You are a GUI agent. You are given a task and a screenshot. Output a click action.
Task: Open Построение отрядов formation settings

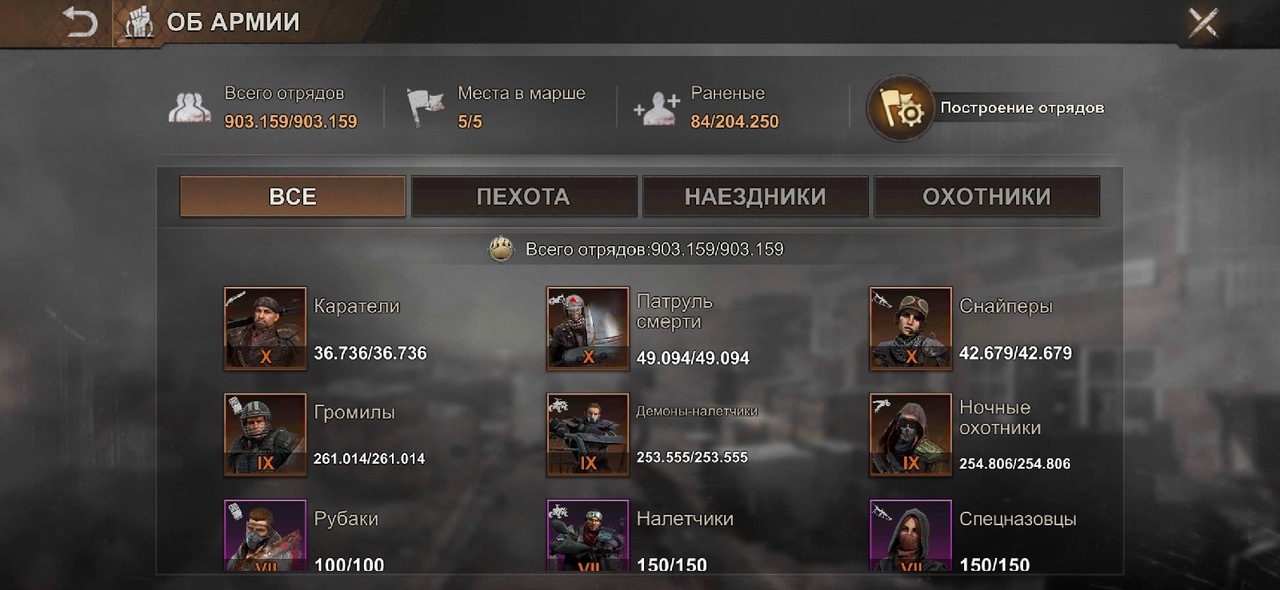coord(902,108)
